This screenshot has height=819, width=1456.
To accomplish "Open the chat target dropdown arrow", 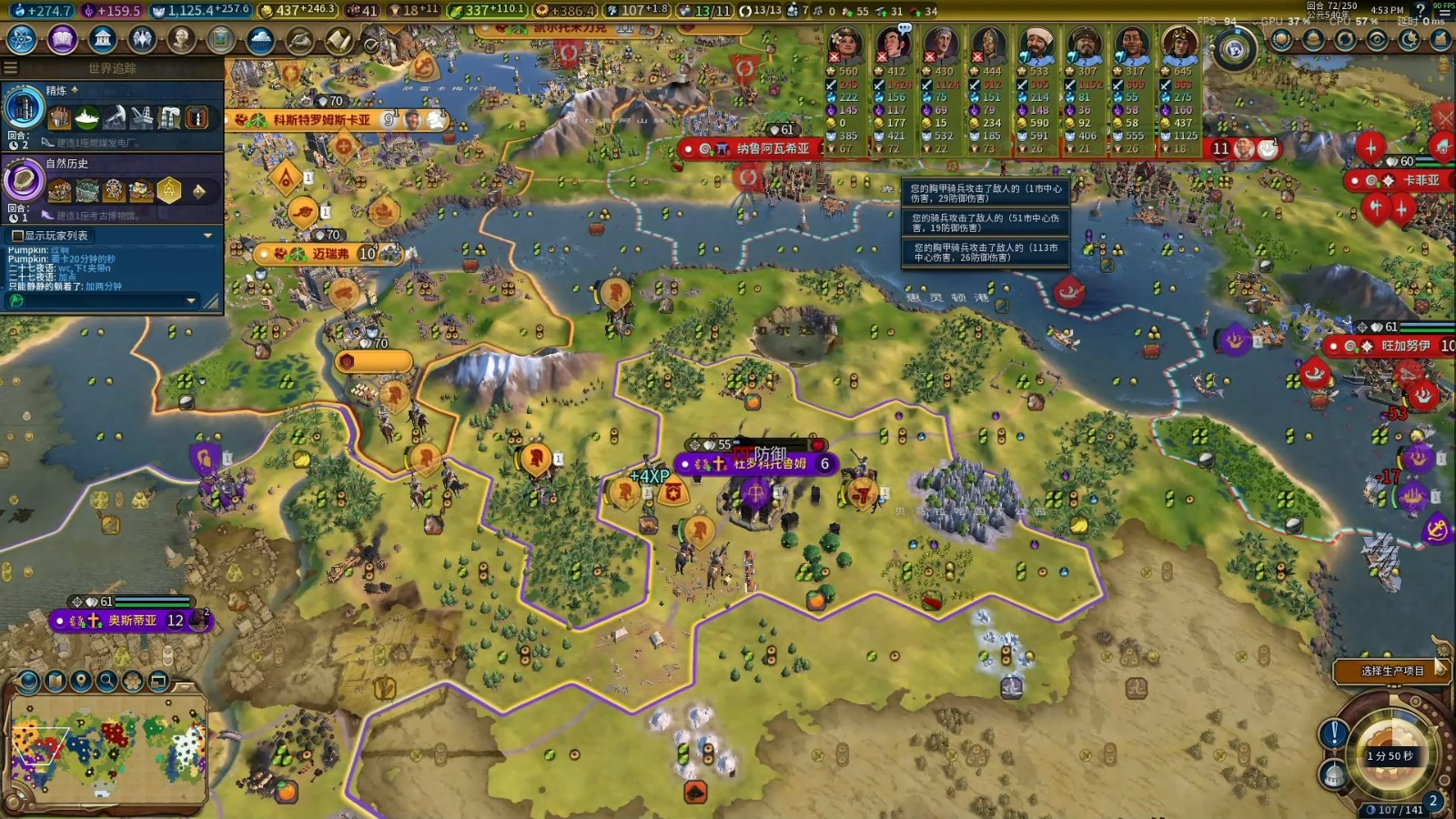I will tap(190, 300).
